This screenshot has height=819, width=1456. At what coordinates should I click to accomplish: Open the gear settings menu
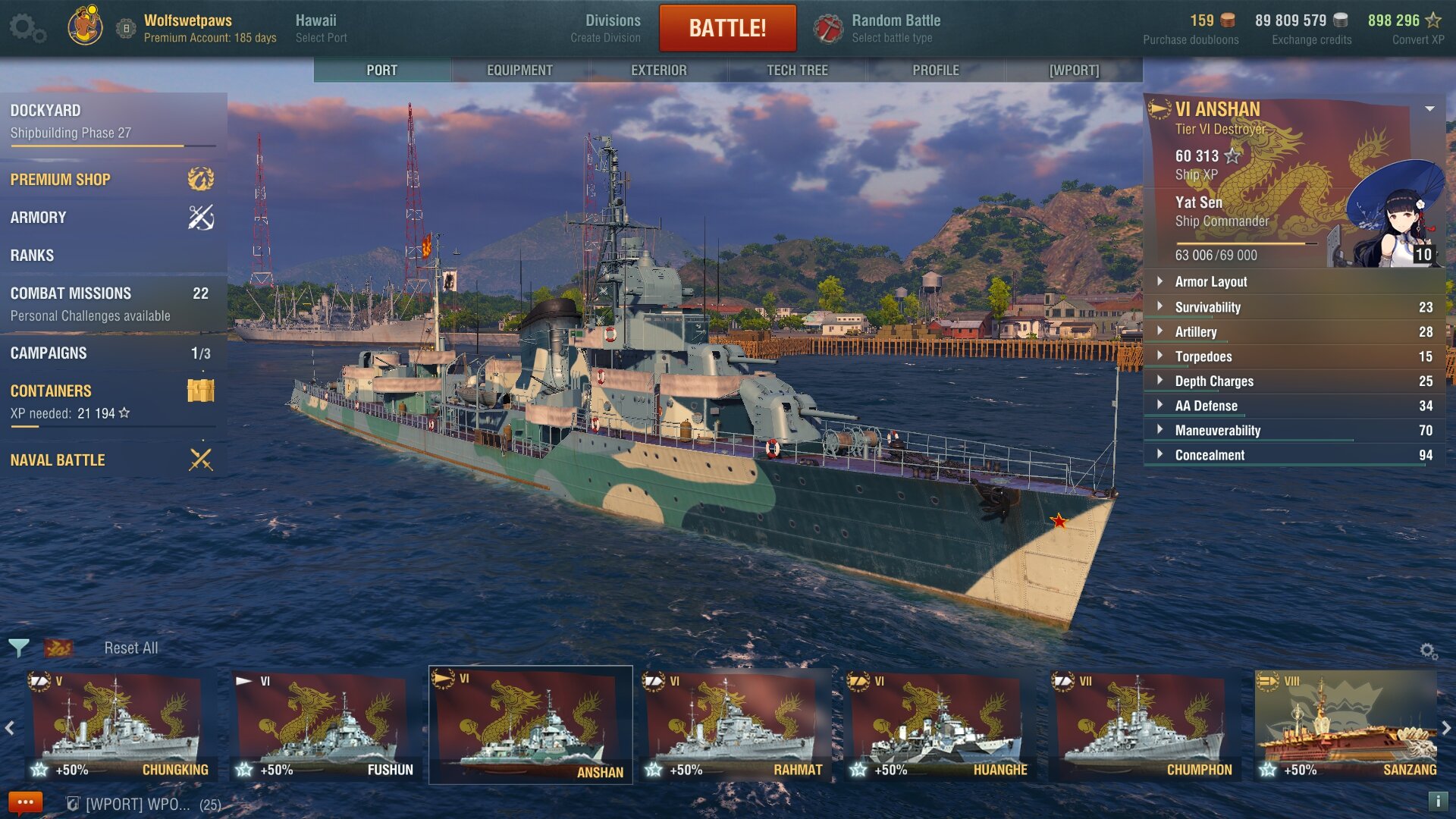[27, 28]
